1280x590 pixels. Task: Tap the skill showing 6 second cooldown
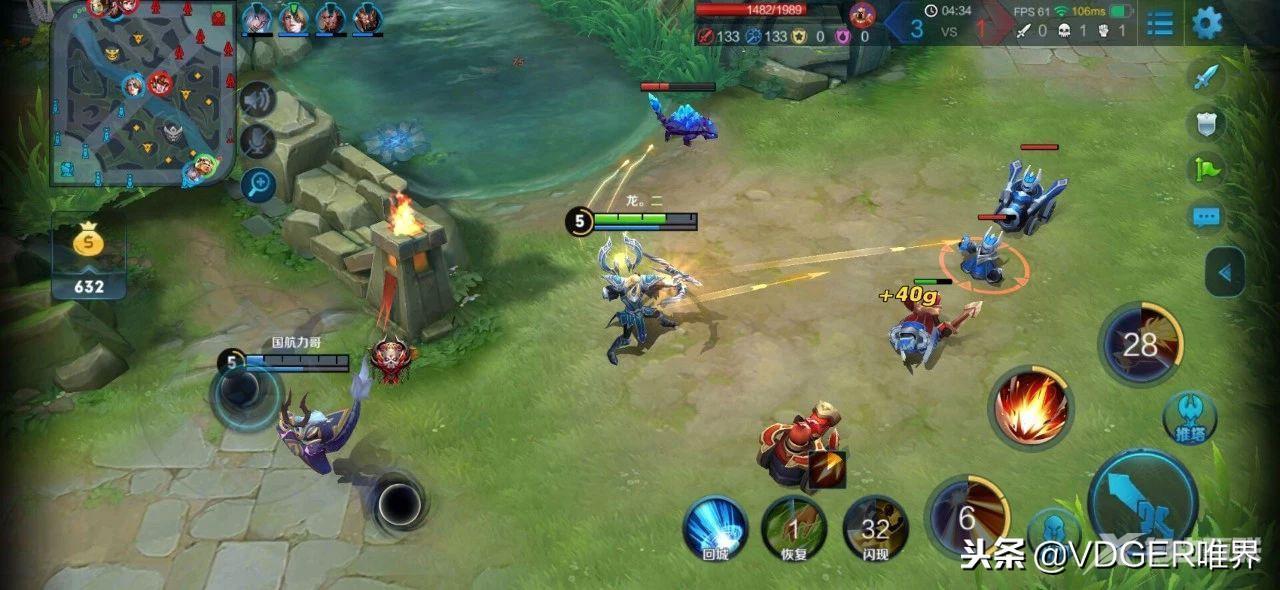(x=966, y=516)
